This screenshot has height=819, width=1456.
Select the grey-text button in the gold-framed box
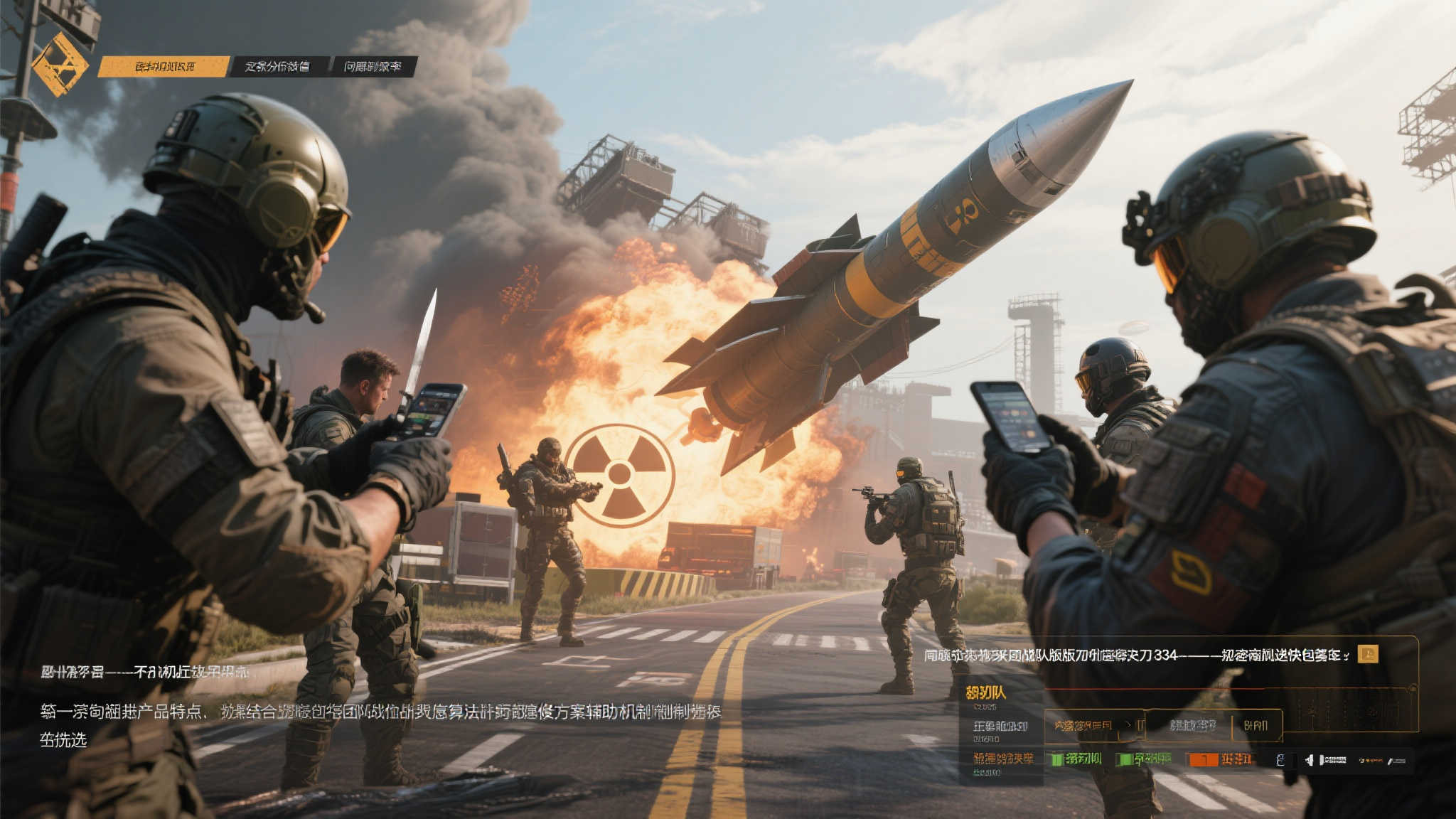[x=1192, y=725]
